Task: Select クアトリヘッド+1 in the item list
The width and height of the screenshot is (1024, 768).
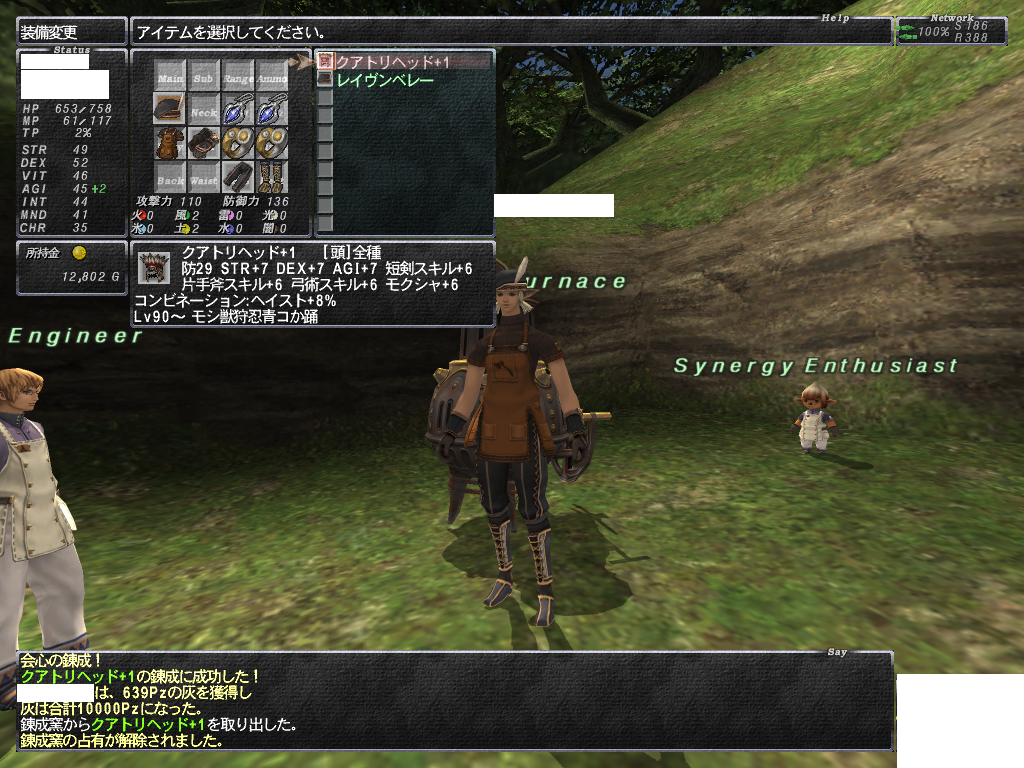Action: click(x=392, y=62)
